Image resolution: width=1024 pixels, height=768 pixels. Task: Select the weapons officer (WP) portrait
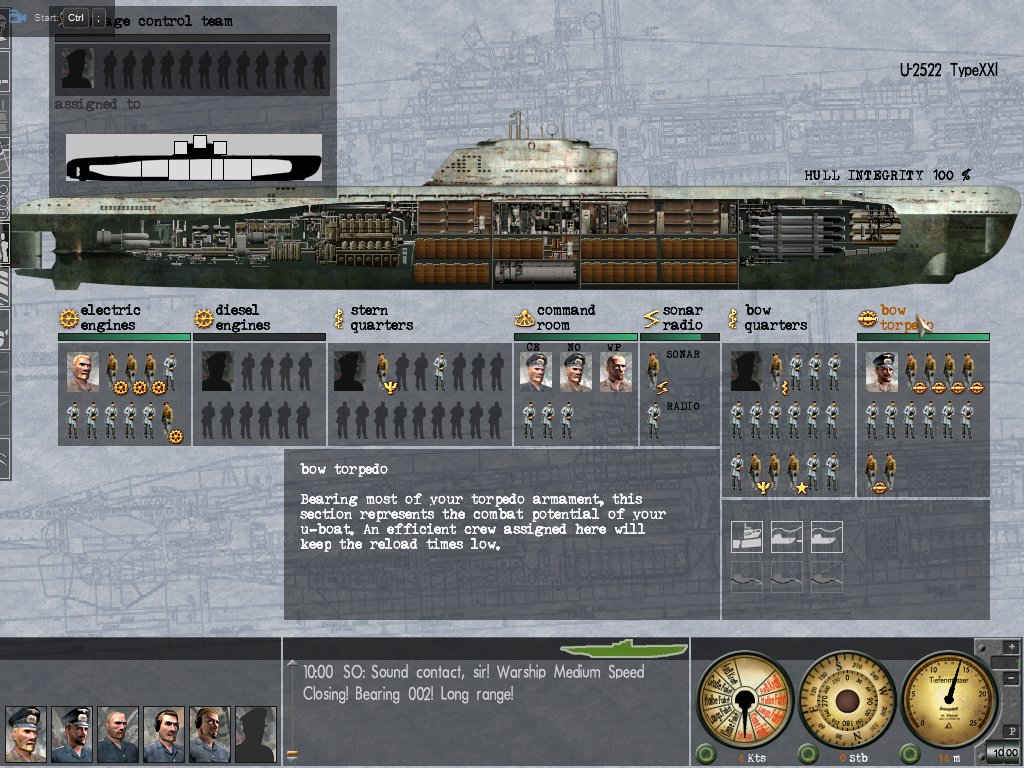click(x=615, y=372)
